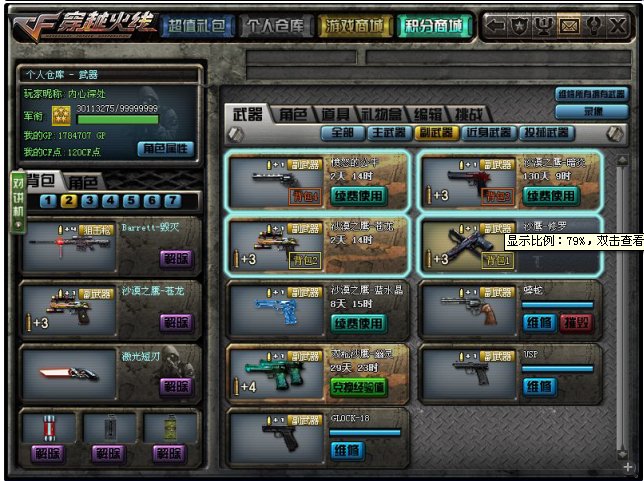The image size is (644, 481).
Task: Go to 个人仓库 personal storage
Action: (274, 26)
